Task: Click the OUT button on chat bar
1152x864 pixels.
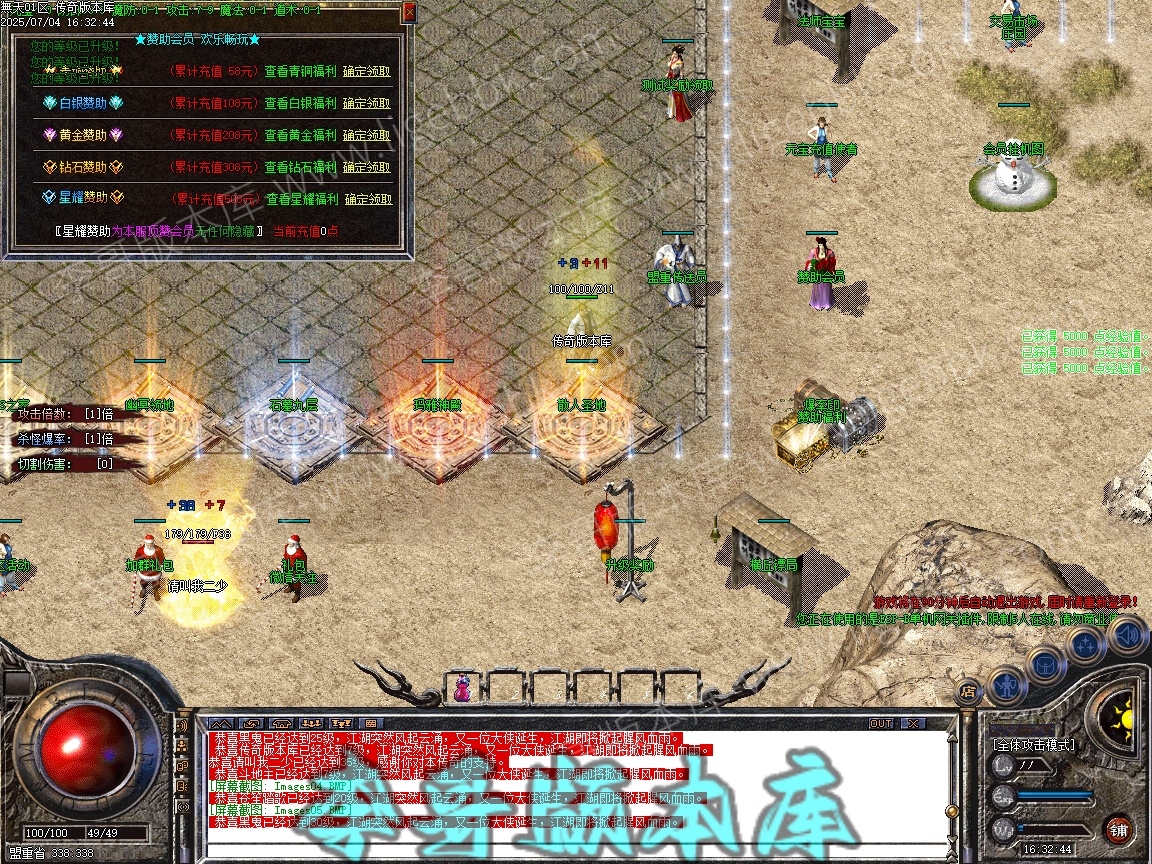Action: [880, 723]
